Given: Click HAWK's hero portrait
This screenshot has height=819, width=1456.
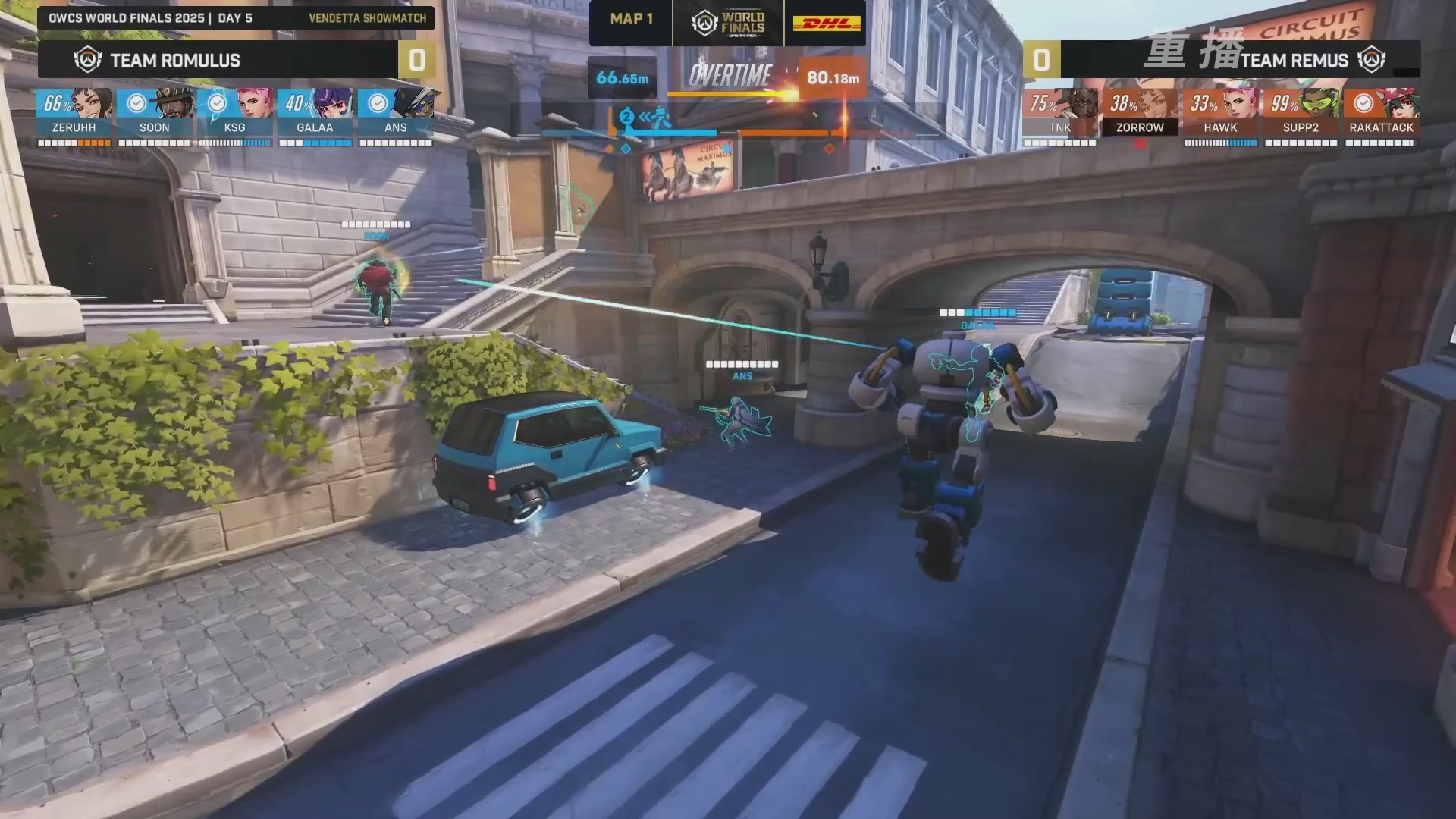Looking at the screenshot, I should pos(1220,105).
